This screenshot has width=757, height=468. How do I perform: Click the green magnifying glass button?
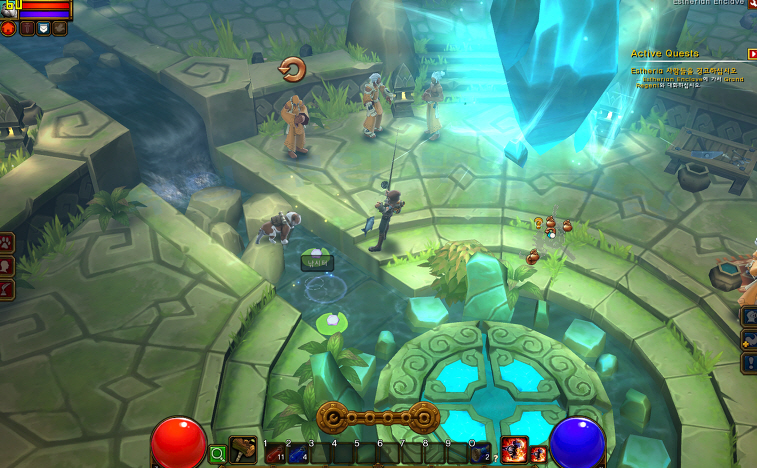pos(217,455)
